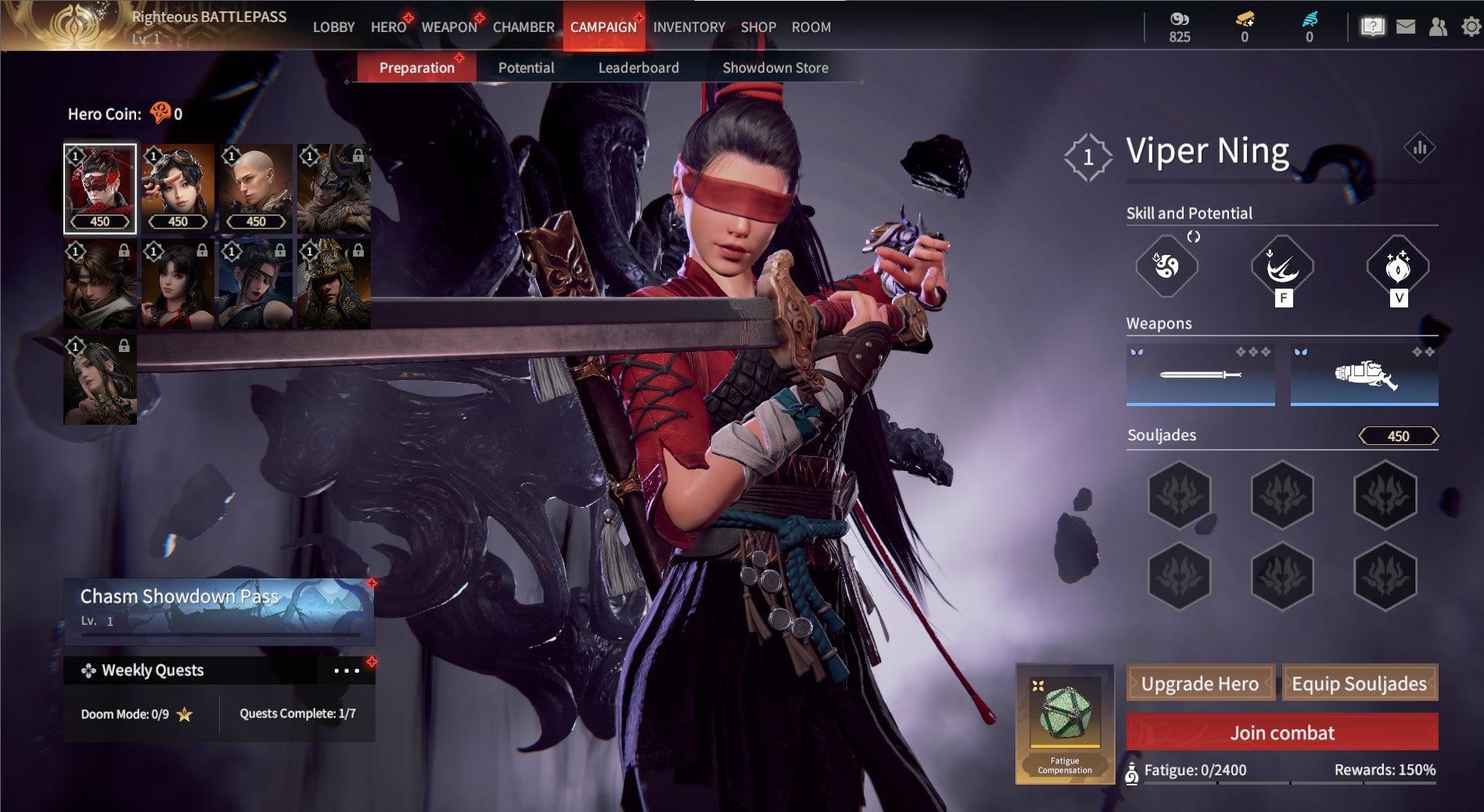Viewport: 1484px width, 812px height.
Task: Select the V ultimate ability icon
Action: point(1399,266)
